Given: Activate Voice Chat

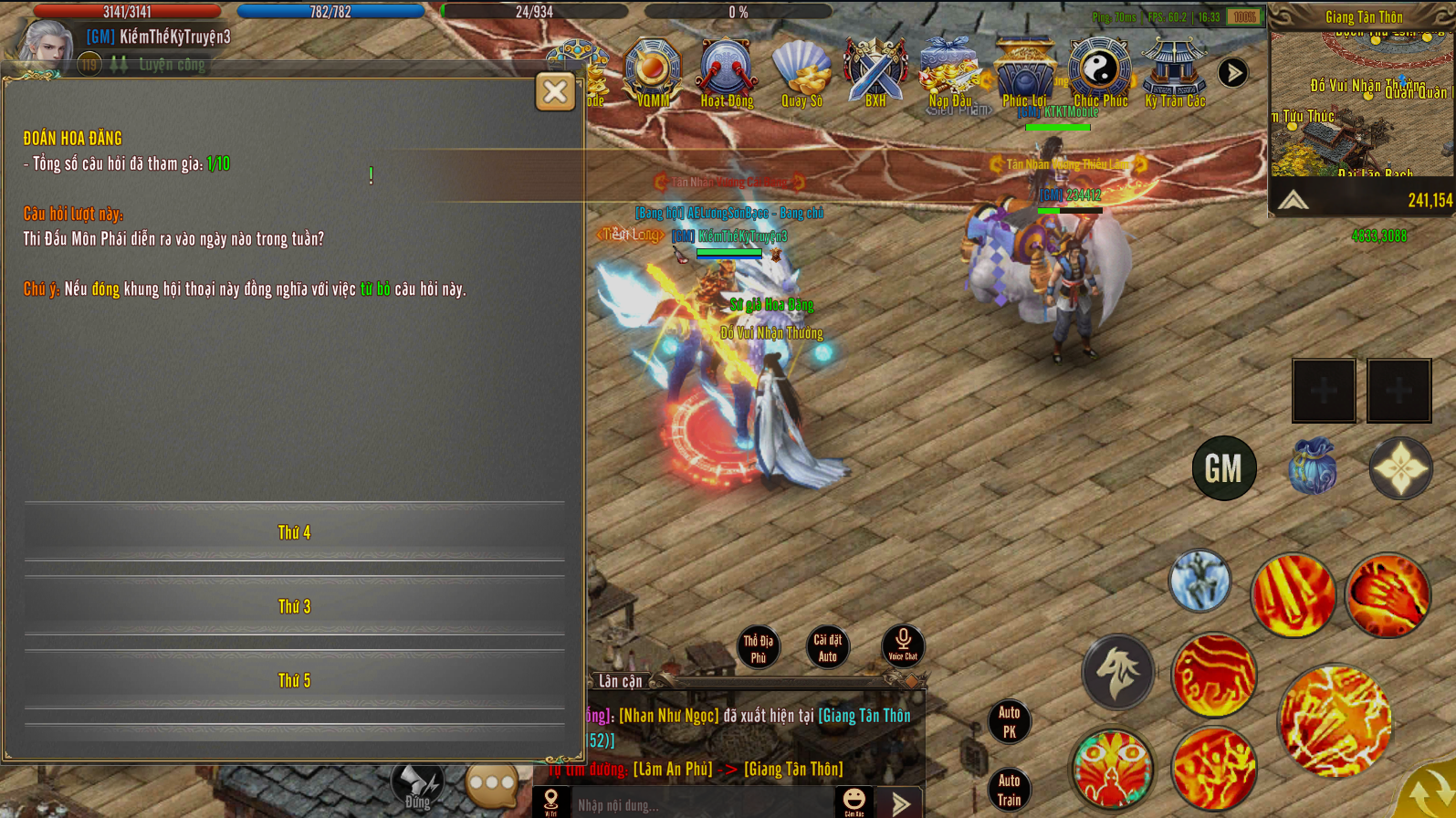Looking at the screenshot, I should point(903,645).
